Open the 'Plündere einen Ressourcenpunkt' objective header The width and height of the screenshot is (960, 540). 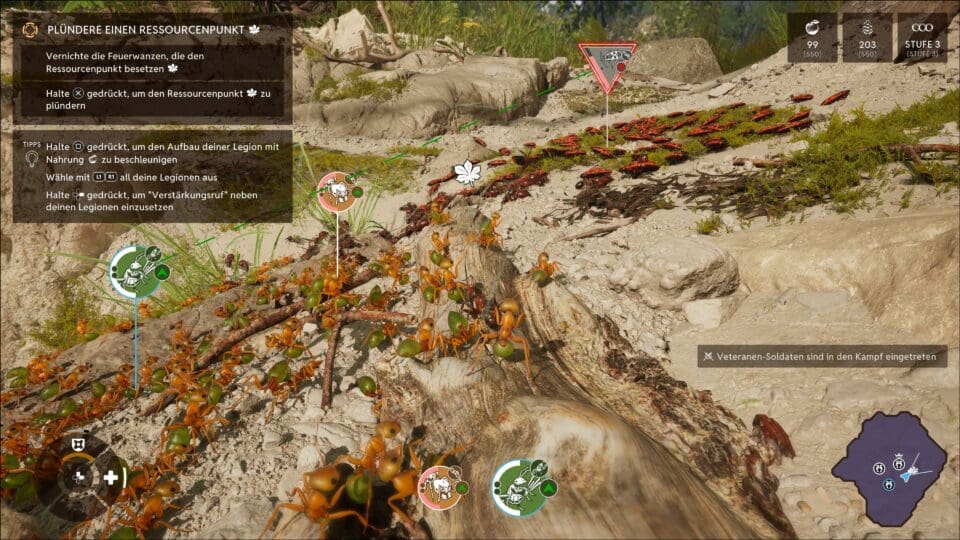pos(150,30)
